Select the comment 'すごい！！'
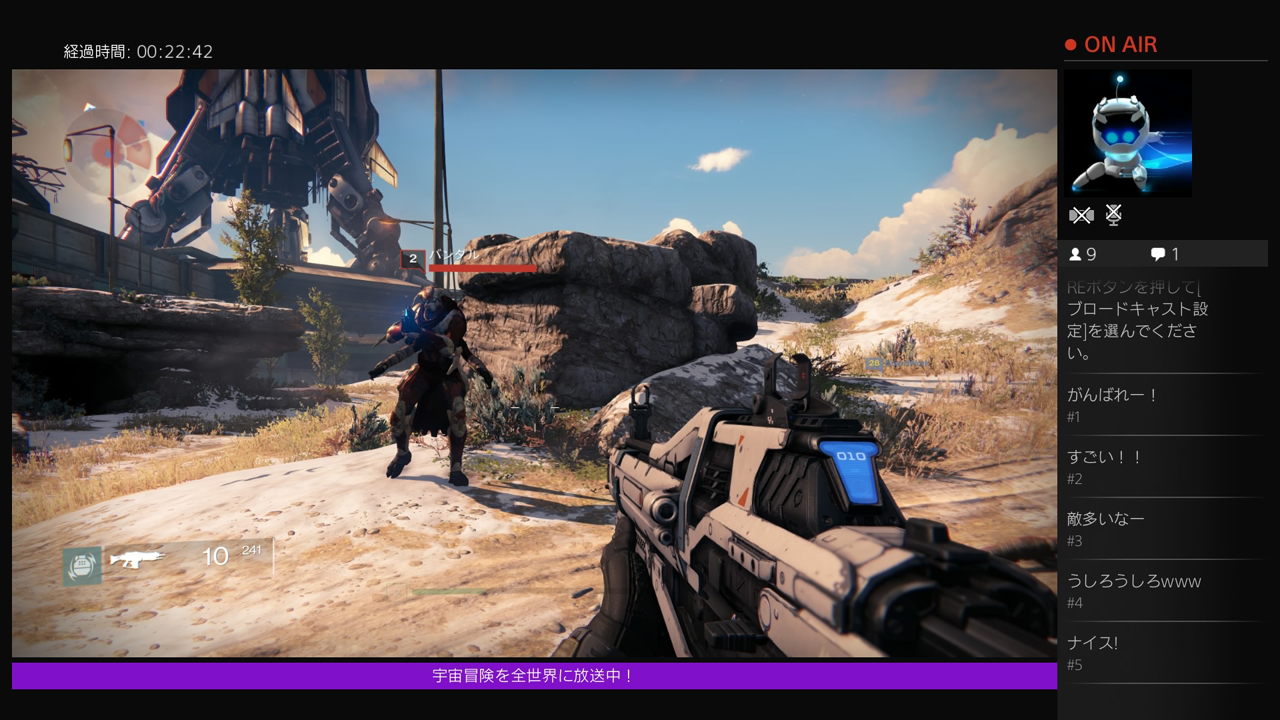The image size is (1280, 720). (1105, 457)
